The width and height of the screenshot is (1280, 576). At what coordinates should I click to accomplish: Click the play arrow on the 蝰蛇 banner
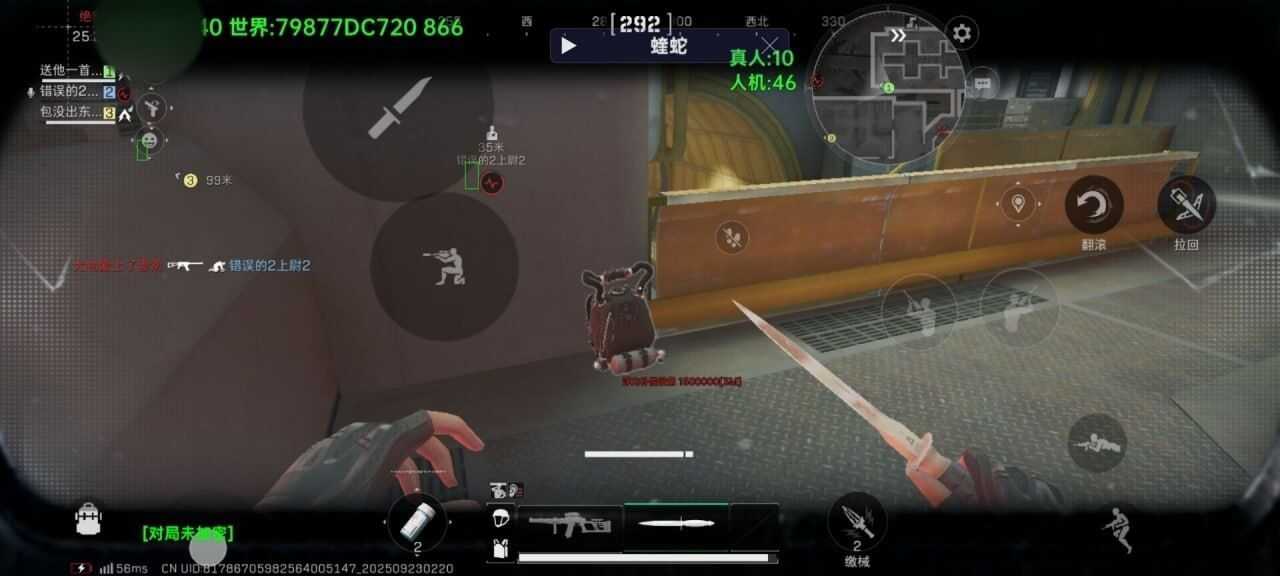[x=568, y=45]
